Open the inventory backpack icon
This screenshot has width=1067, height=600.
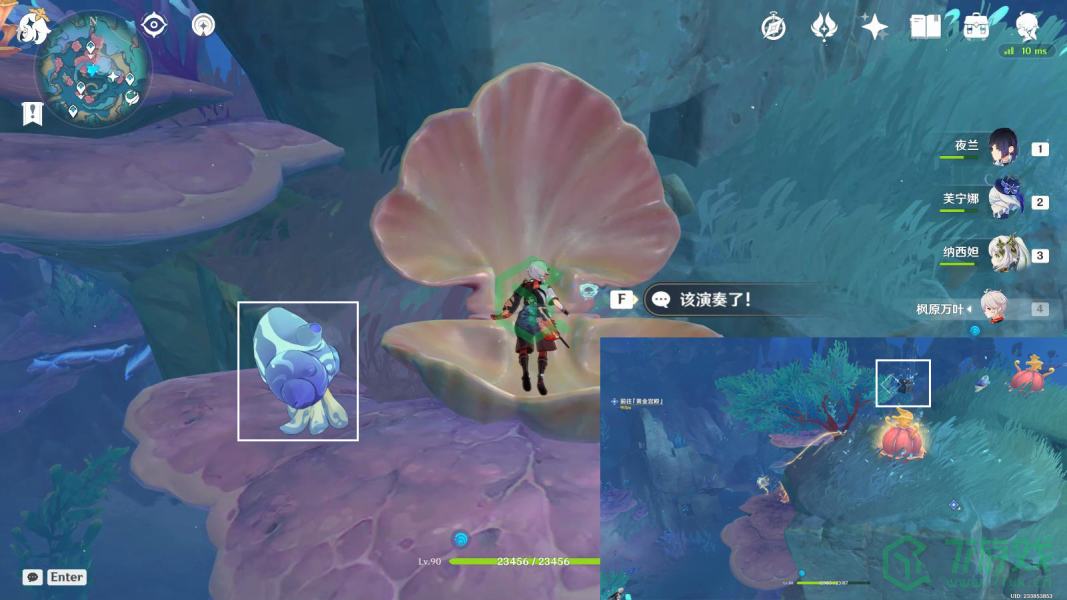click(x=977, y=27)
